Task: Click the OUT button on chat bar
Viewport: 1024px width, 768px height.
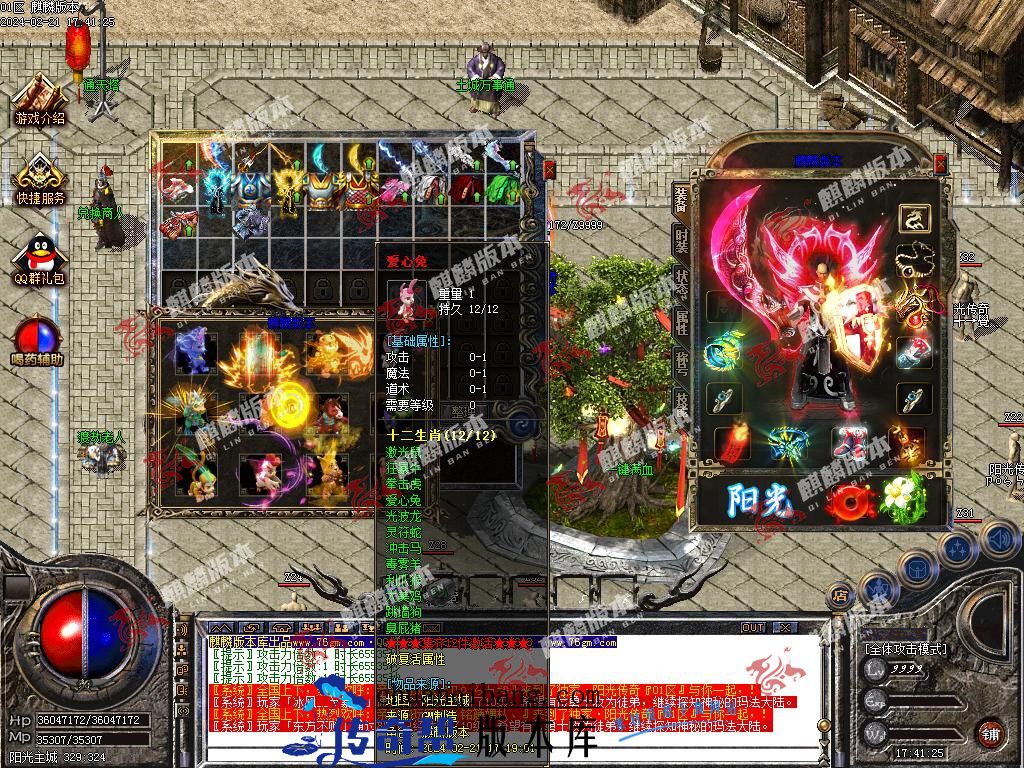Action: pyautogui.click(x=752, y=627)
